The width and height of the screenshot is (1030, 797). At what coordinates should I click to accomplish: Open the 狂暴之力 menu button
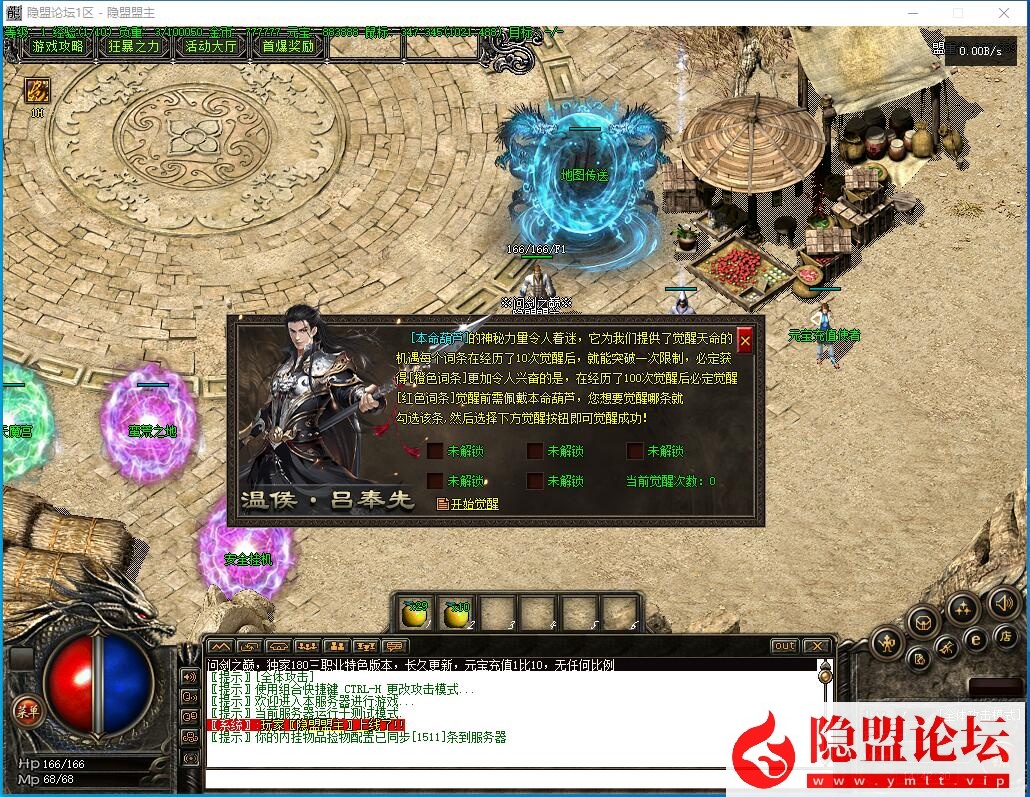click(x=134, y=46)
